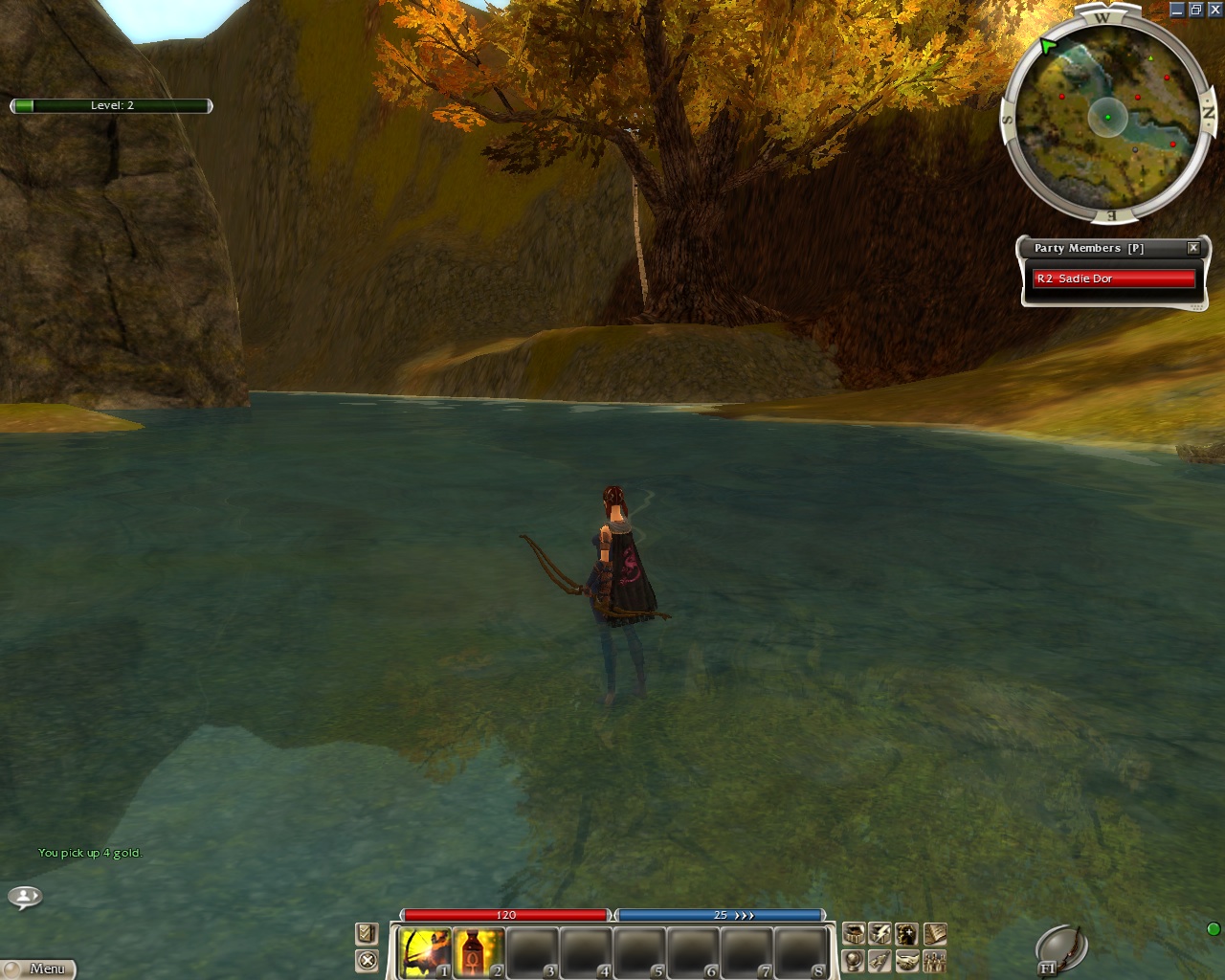Open the Menu button
1225x980 pixels.
39,969
